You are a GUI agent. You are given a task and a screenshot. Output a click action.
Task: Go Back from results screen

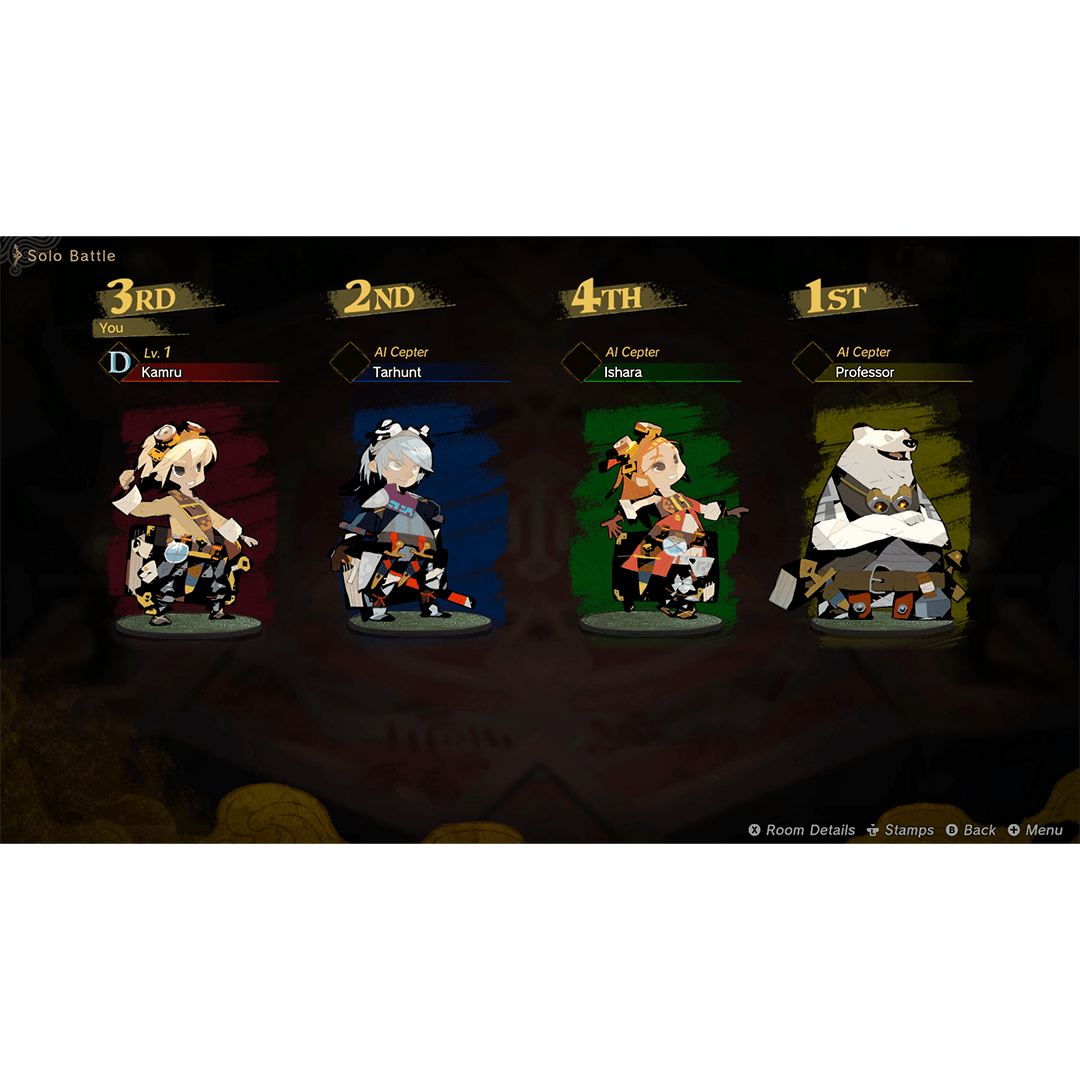point(971,830)
